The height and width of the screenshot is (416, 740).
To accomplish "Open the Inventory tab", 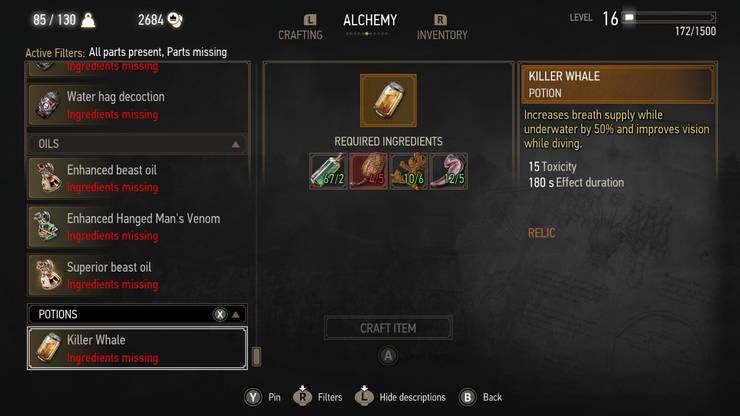I will click(x=442, y=35).
